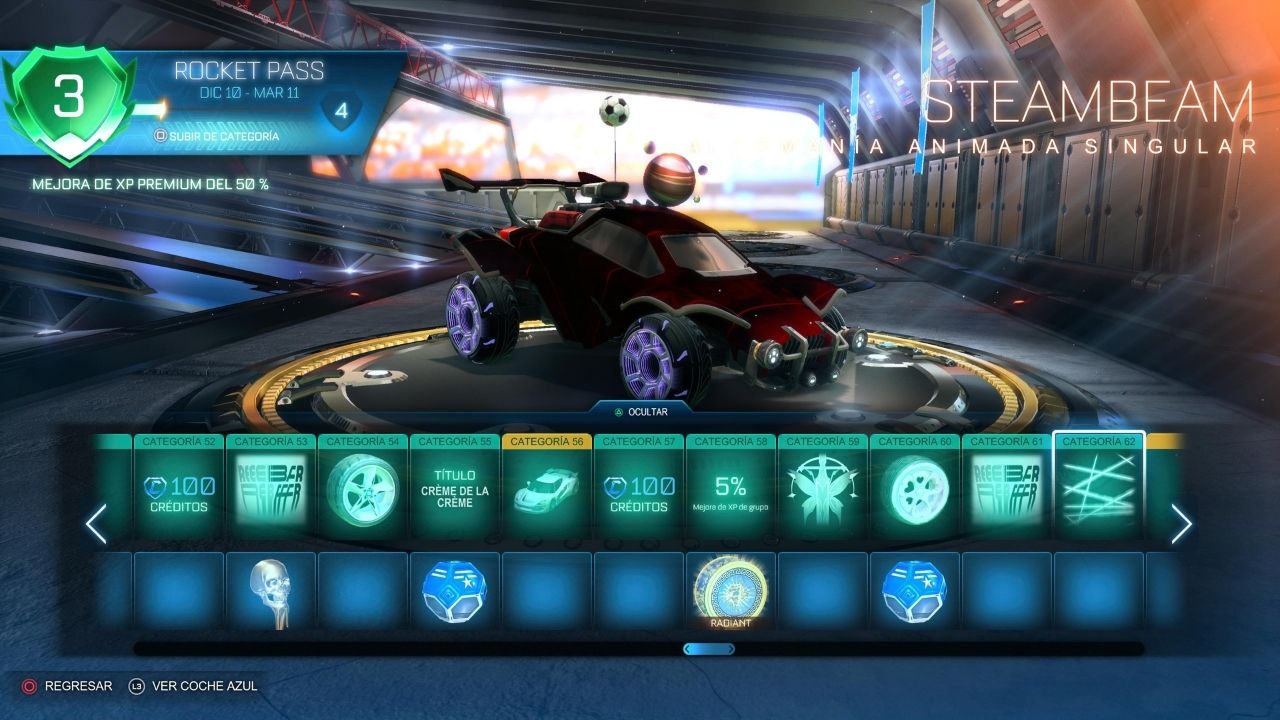Click the Subir de Categoría option
The height and width of the screenshot is (720, 1280).
[x=216, y=136]
